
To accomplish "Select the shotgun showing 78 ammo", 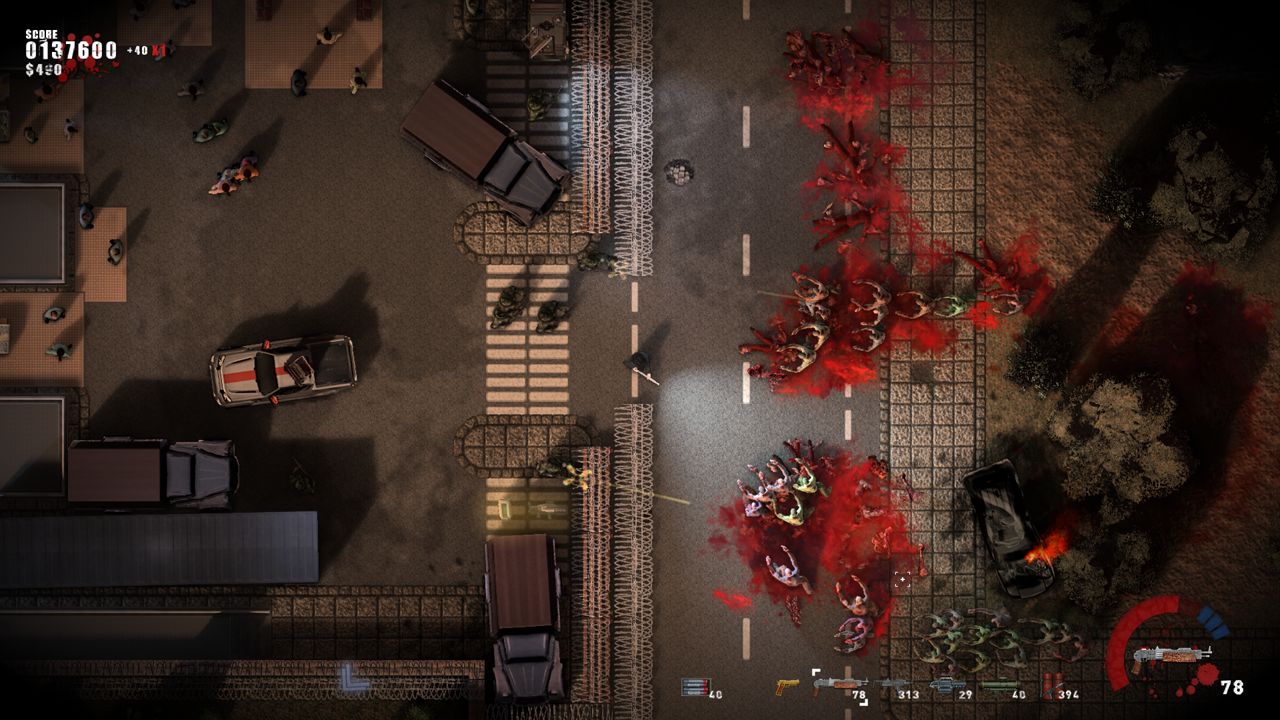I will [x=838, y=683].
